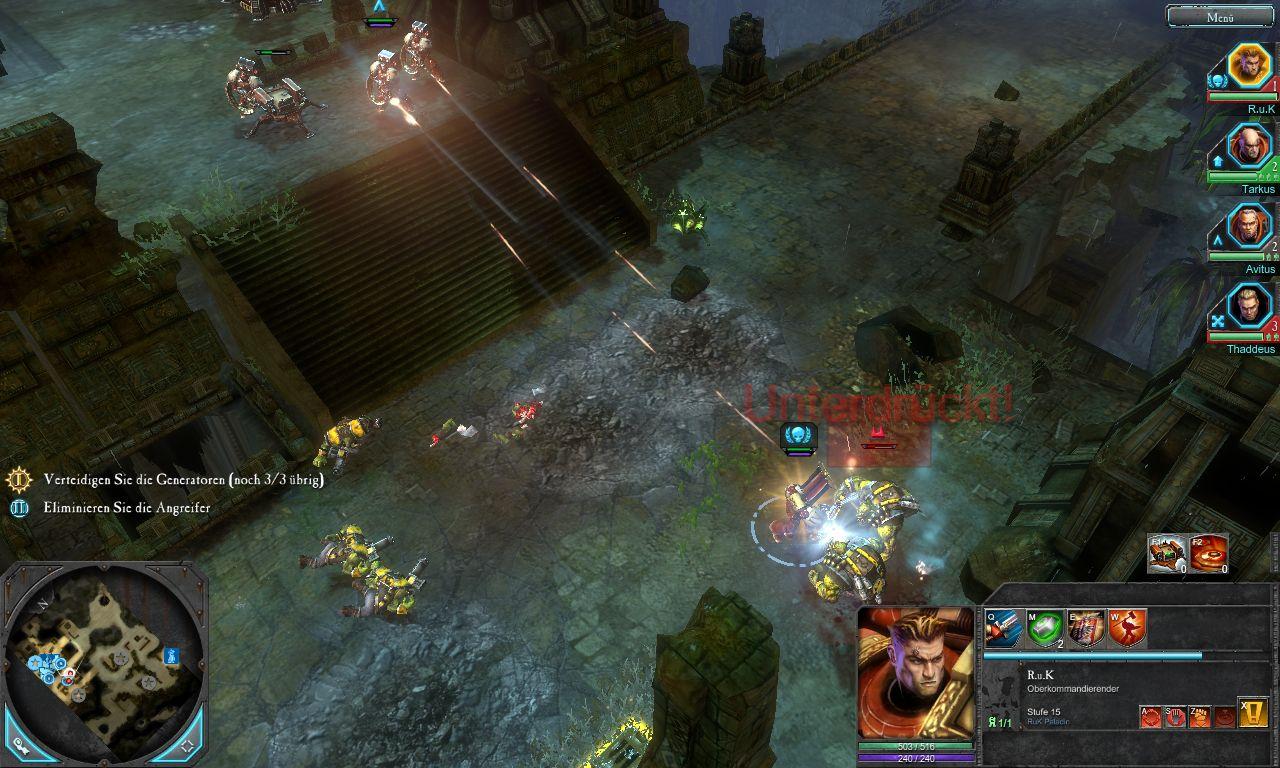Select Avitus squad portrait
The width and height of the screenshot is (1280, 768).
tap(1248, 227)
